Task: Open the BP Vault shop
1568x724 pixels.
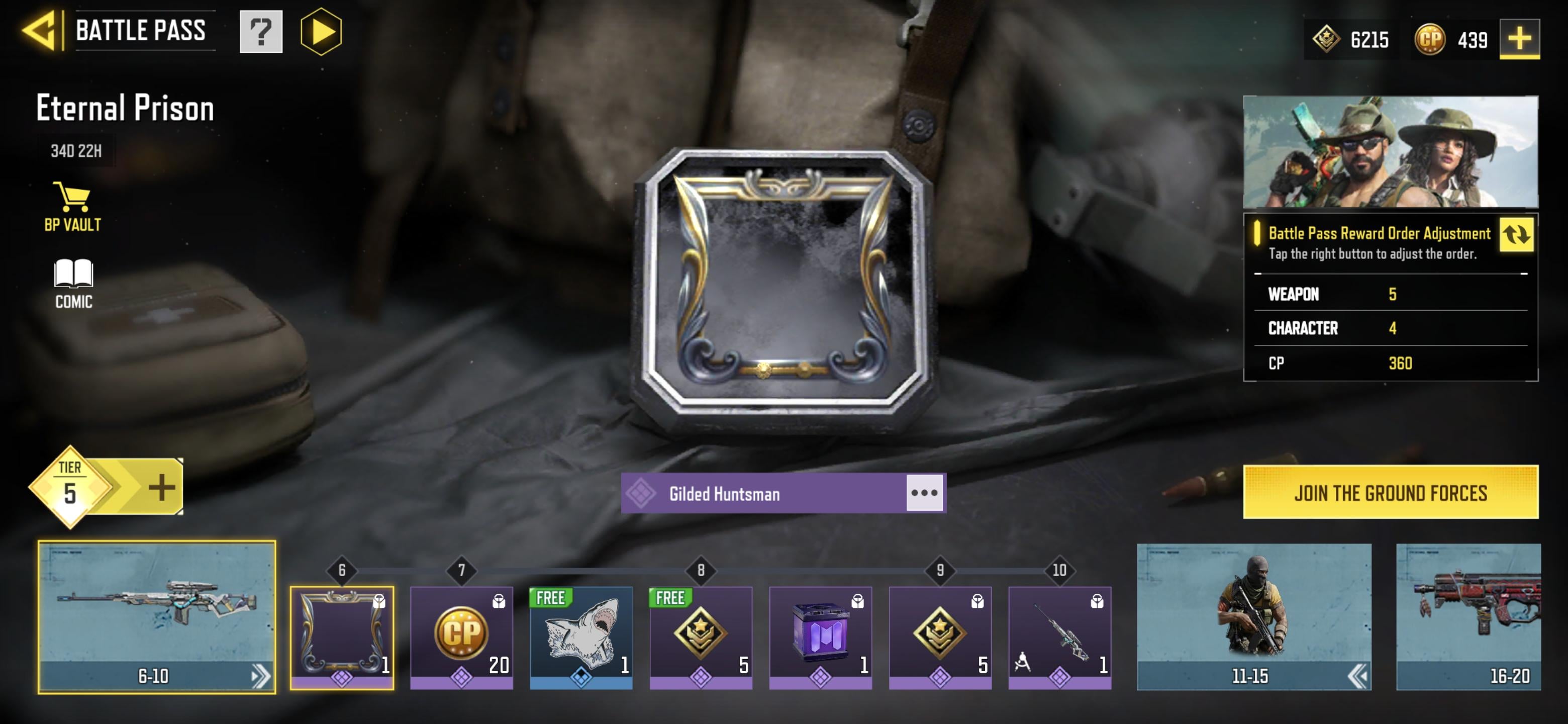Action: click(72, 207)
